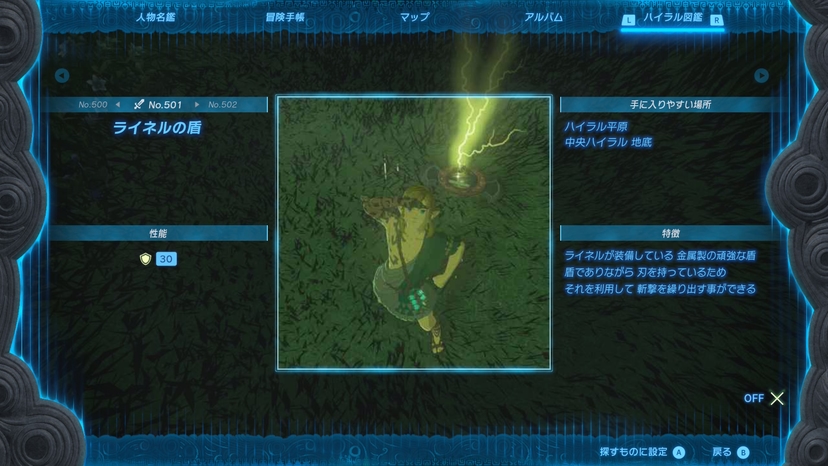The image size is (828, 466).
Task: Toggle the OFF display switch
Action: pos(765,398)
